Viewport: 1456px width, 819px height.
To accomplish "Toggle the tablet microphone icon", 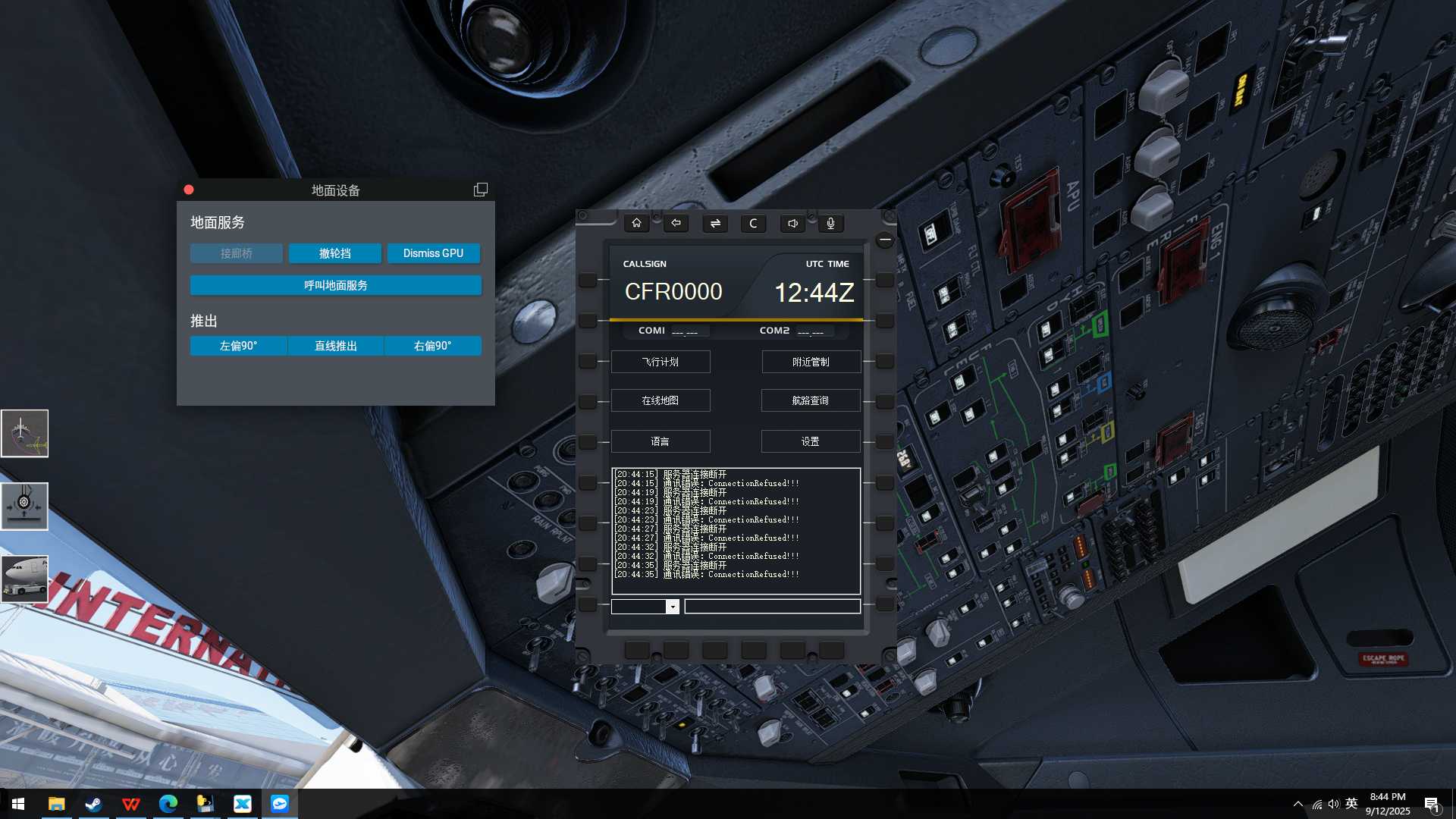I will coord(831,223).
